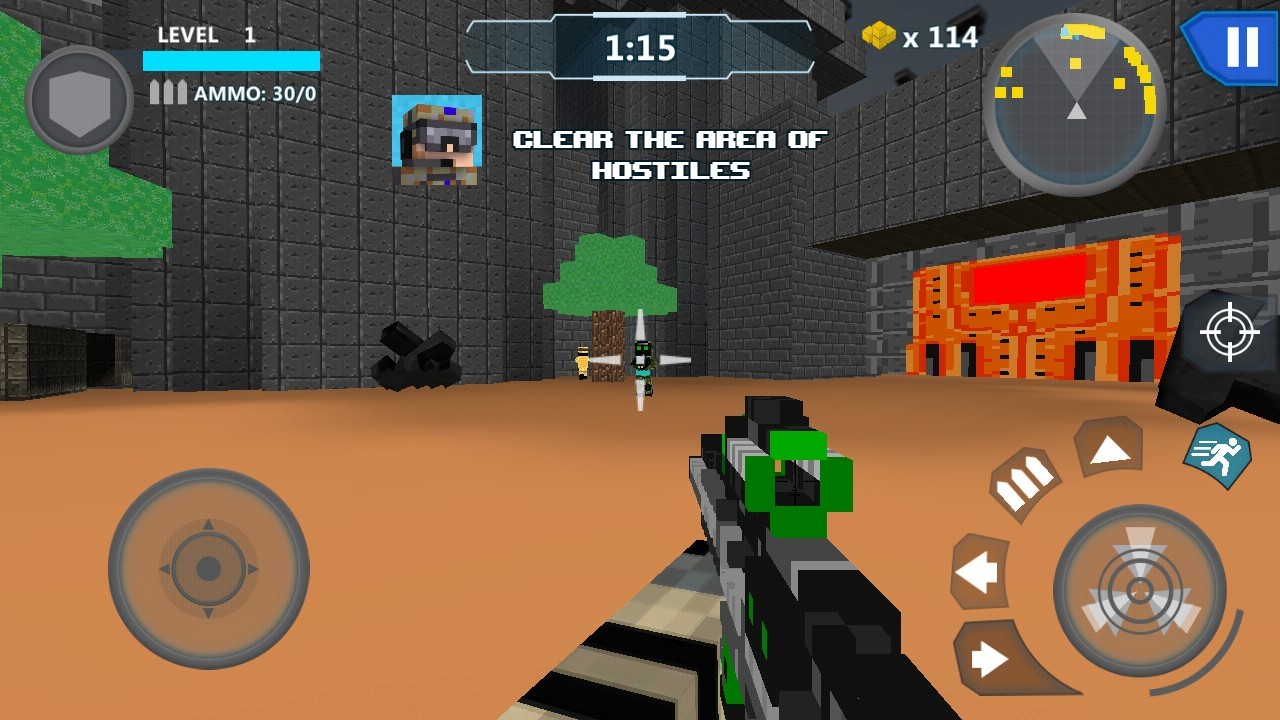Click the soldier avatar portrait
This screenshot has width=1280, height=720.
437,140
